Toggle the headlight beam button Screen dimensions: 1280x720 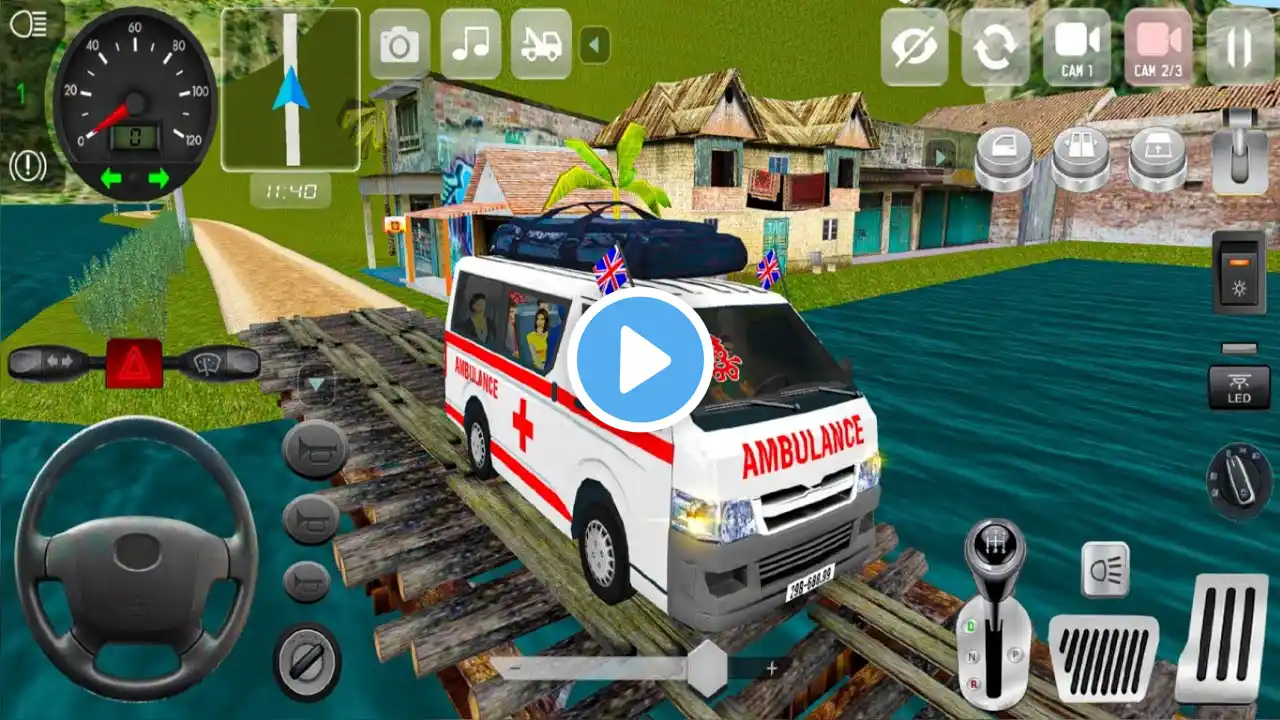click(x=1105, y=570)
